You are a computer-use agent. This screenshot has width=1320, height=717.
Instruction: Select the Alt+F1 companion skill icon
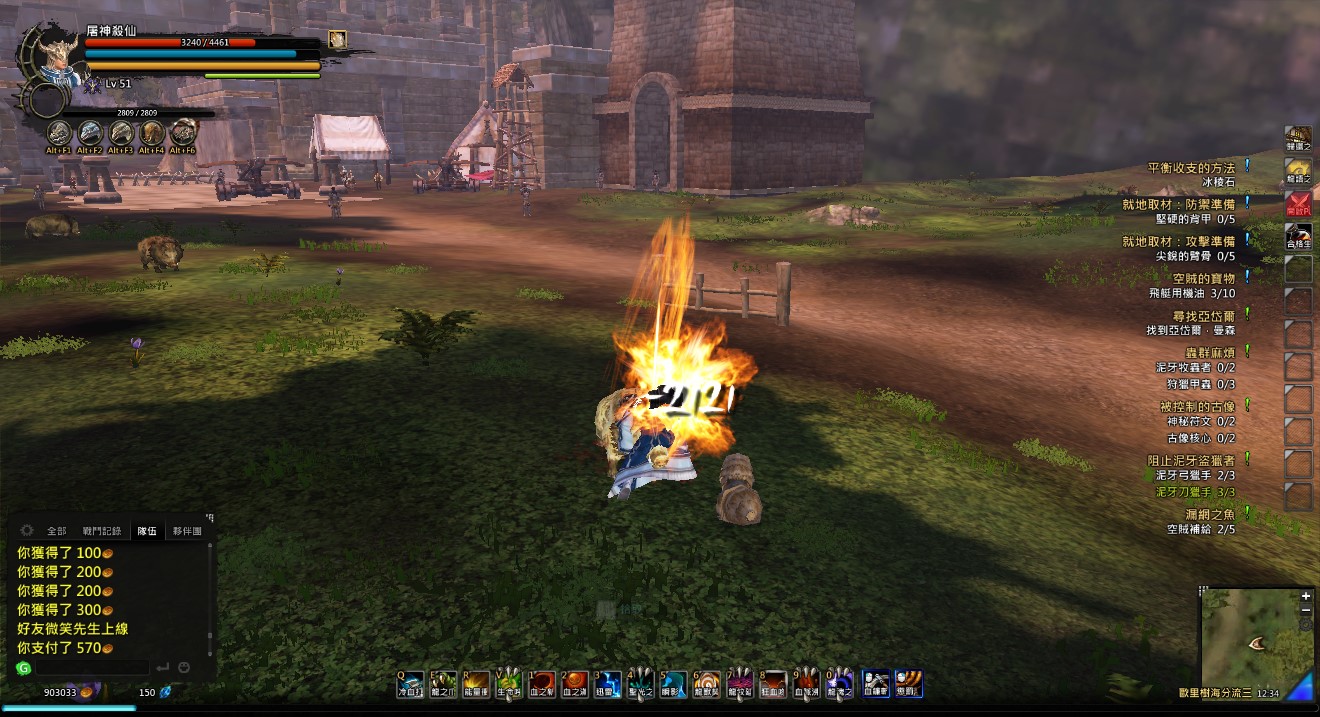tap(60, 132)
